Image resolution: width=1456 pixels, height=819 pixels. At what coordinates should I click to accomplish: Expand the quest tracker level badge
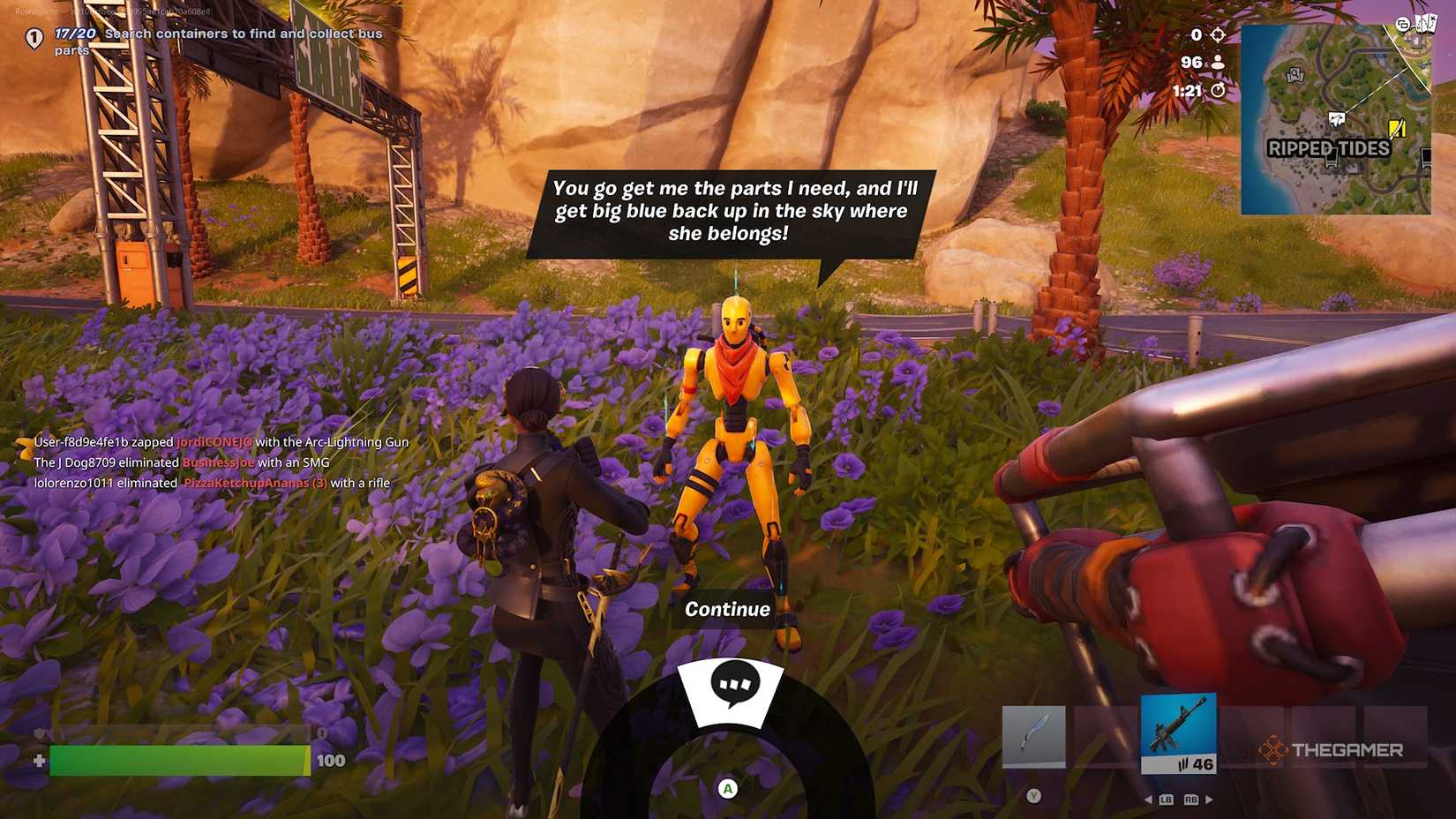[33, 39]
